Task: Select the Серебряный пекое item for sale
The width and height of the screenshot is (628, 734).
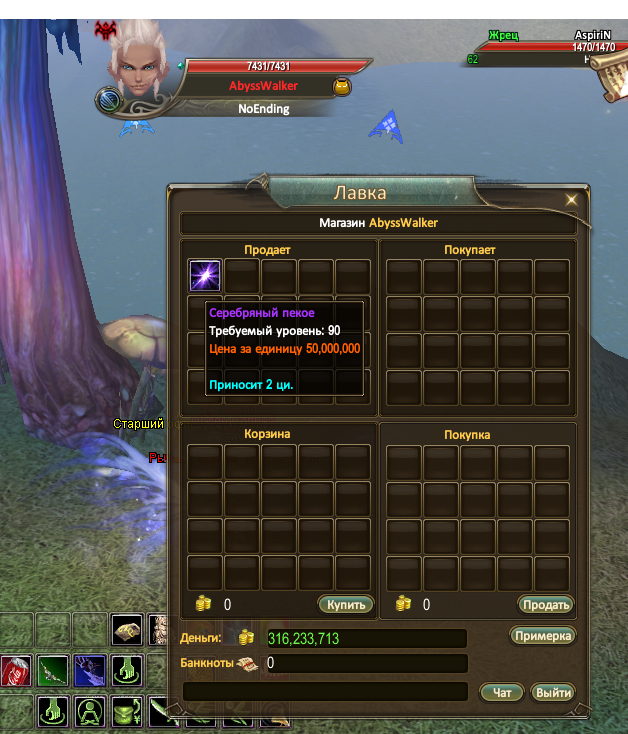Action: (205, 276)
